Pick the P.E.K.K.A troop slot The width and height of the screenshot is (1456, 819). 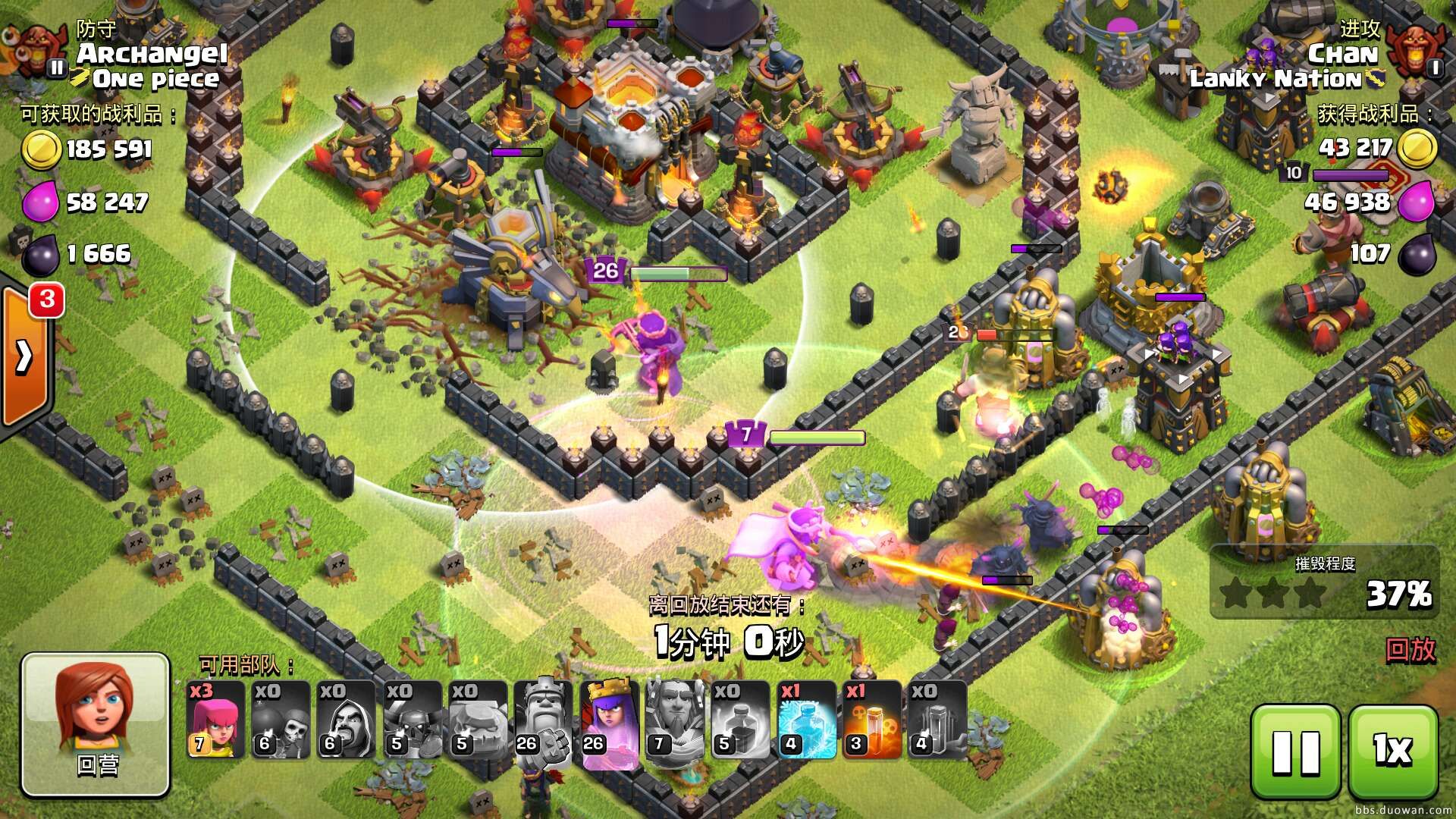pyautogui.click(x=412, y=720)
